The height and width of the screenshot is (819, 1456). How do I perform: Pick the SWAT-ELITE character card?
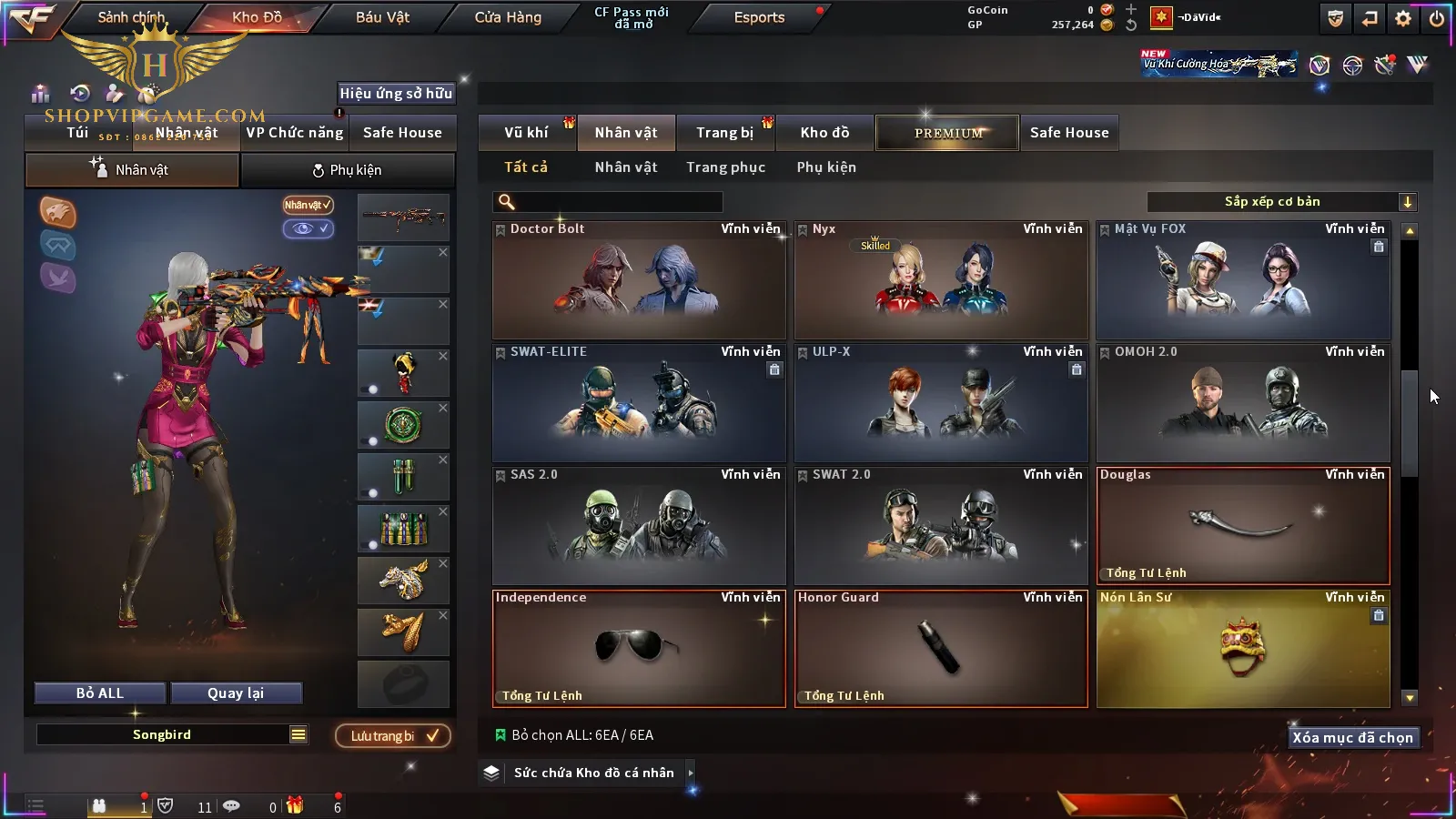tap(639, 403)
